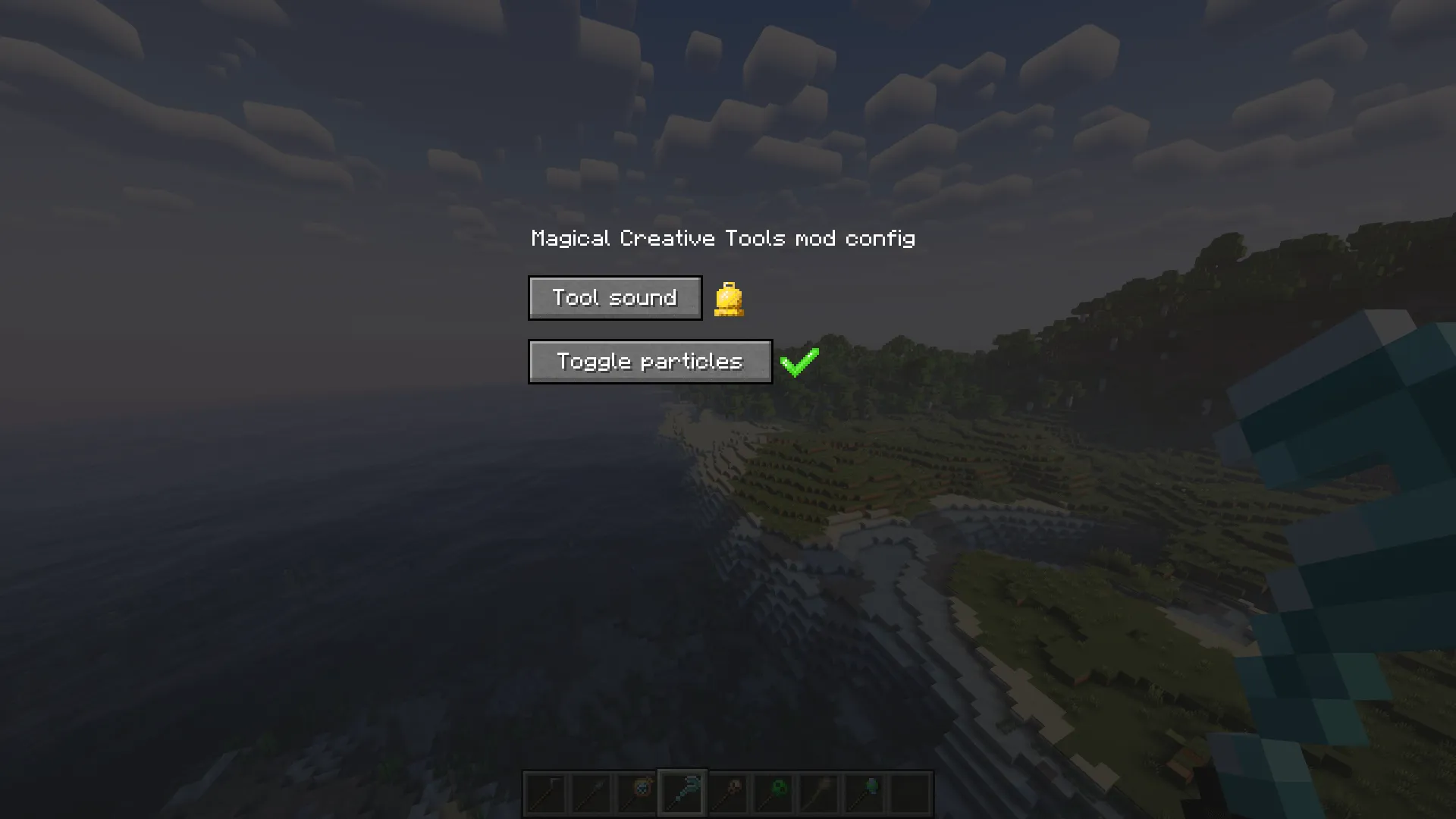
Task: Select the plain wooden wand in the hotbar
Action: (x=817, y=791)
